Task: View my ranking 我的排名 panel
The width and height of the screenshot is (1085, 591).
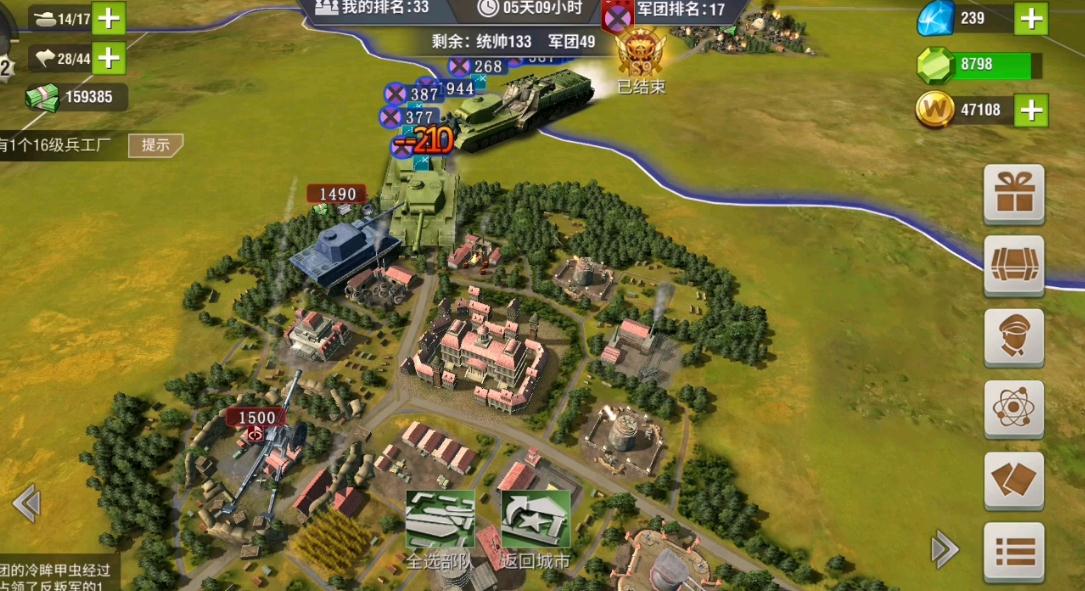Action: (x=372, y=8)
